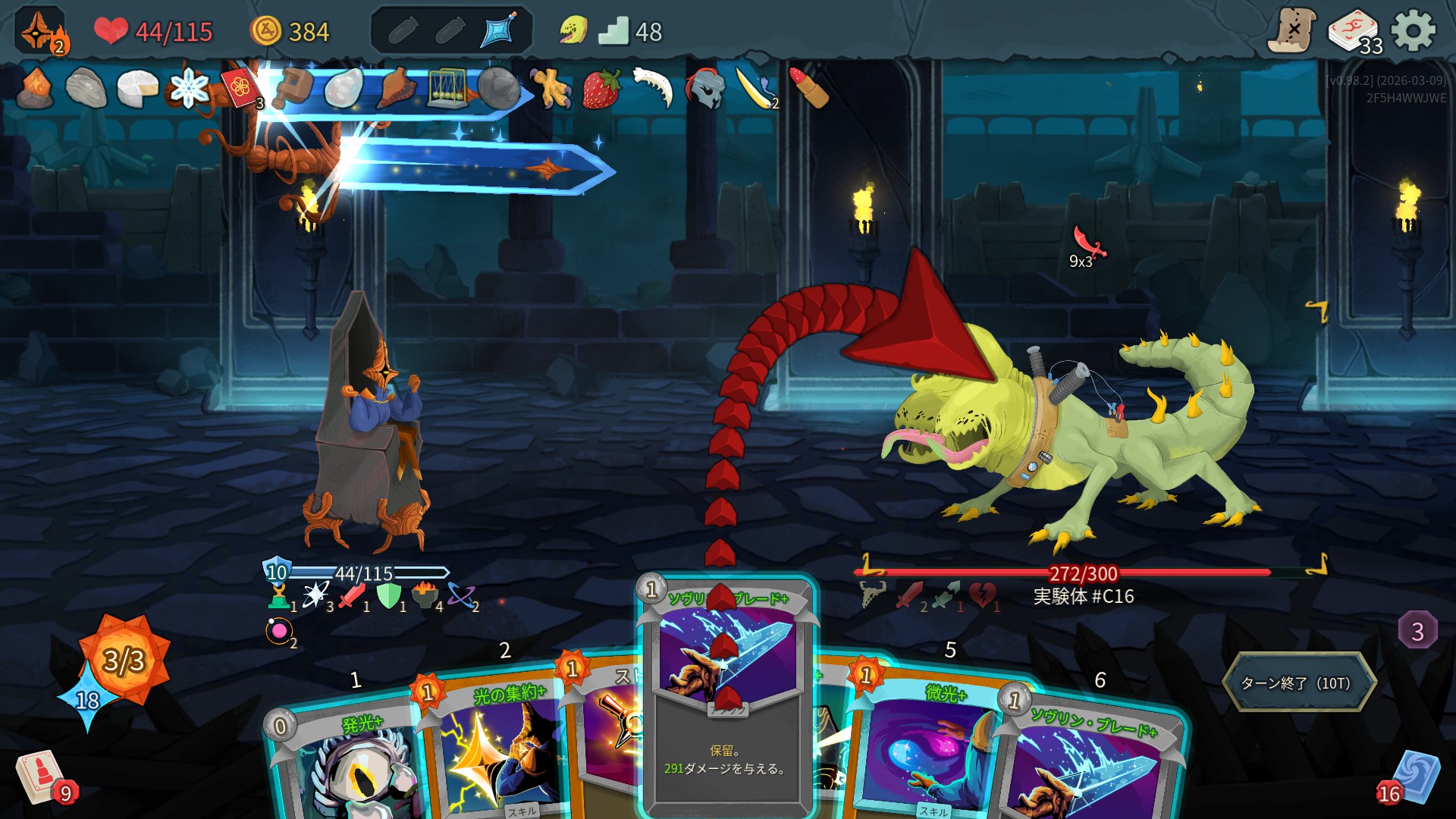Open the settings gear menu
This screenshot has height=819, width=1456.
tap(1414, 32)
